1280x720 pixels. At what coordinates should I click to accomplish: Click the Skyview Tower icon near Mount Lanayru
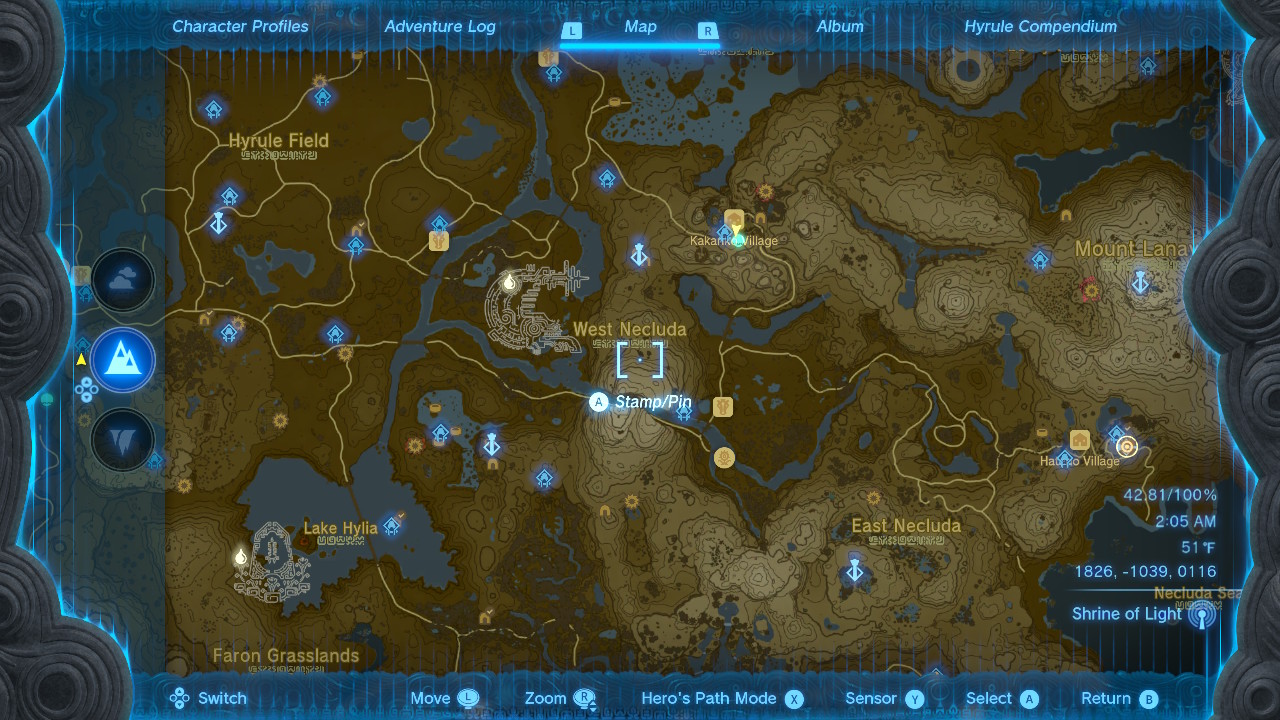tap(1138, 283)
